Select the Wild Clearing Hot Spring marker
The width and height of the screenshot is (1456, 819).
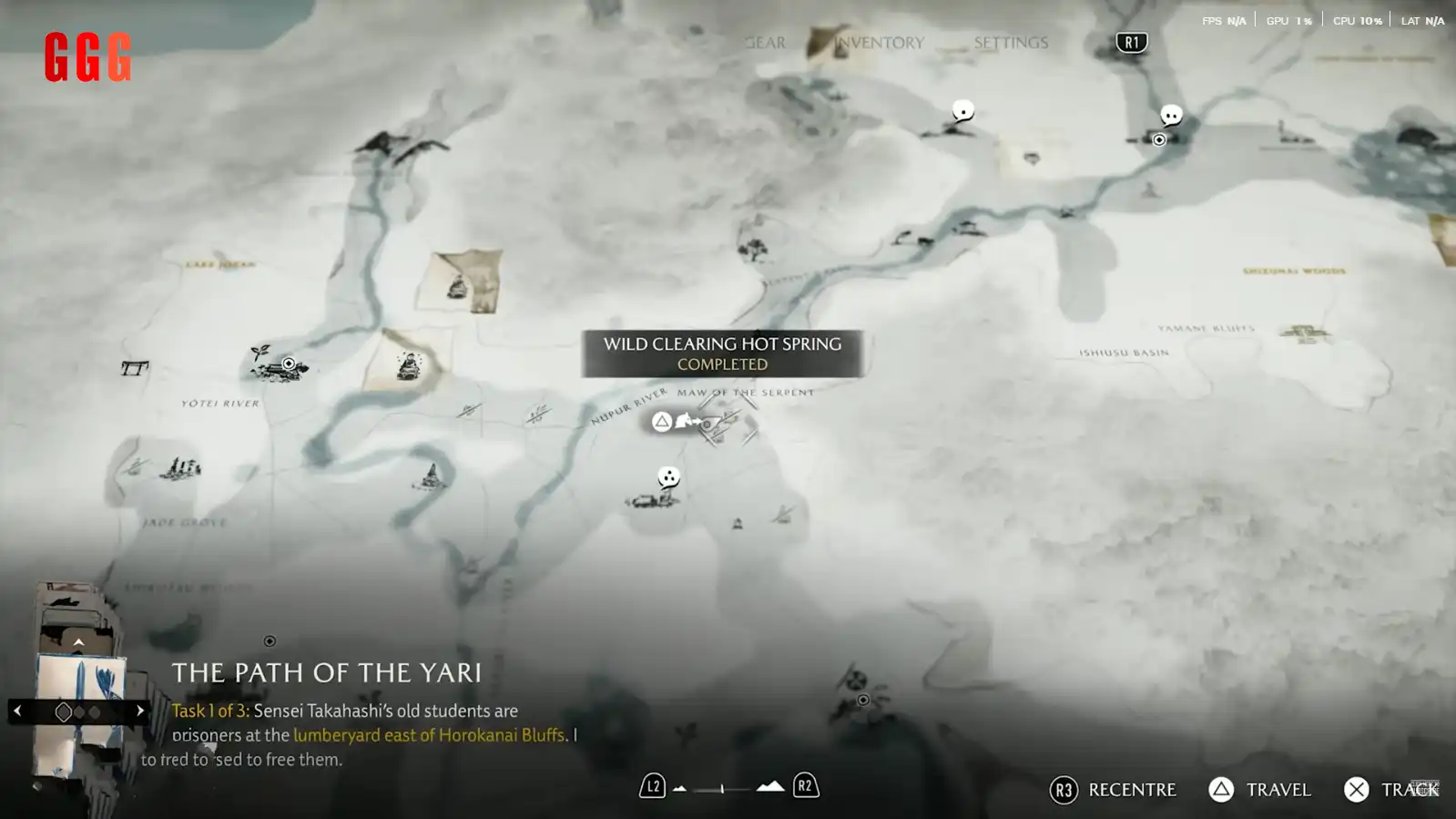pyautogui.click(x=688, y=422)
